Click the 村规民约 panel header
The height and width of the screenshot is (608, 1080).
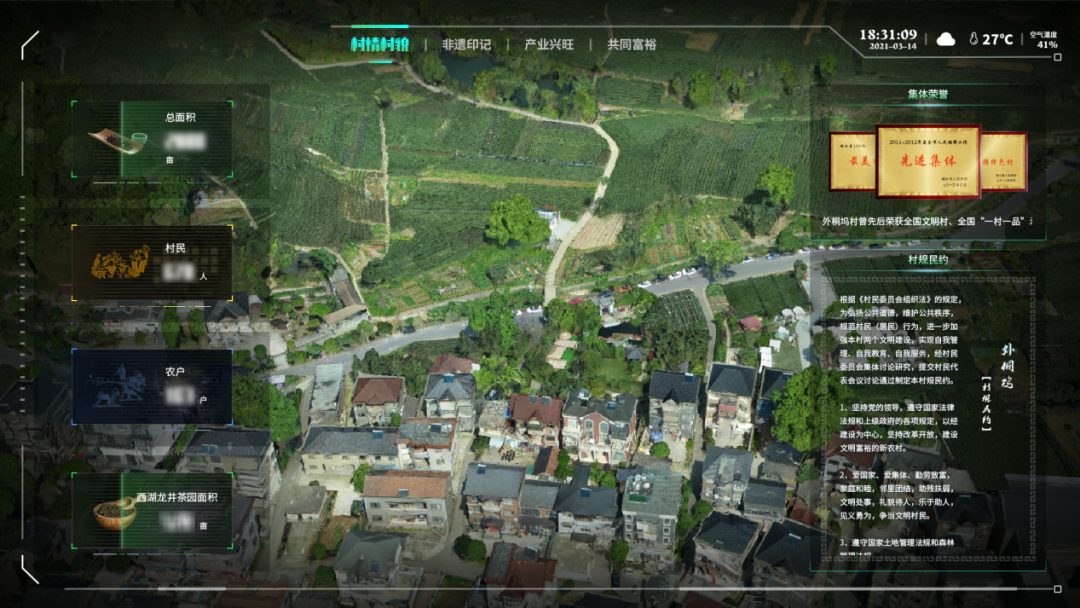point(928,260)
